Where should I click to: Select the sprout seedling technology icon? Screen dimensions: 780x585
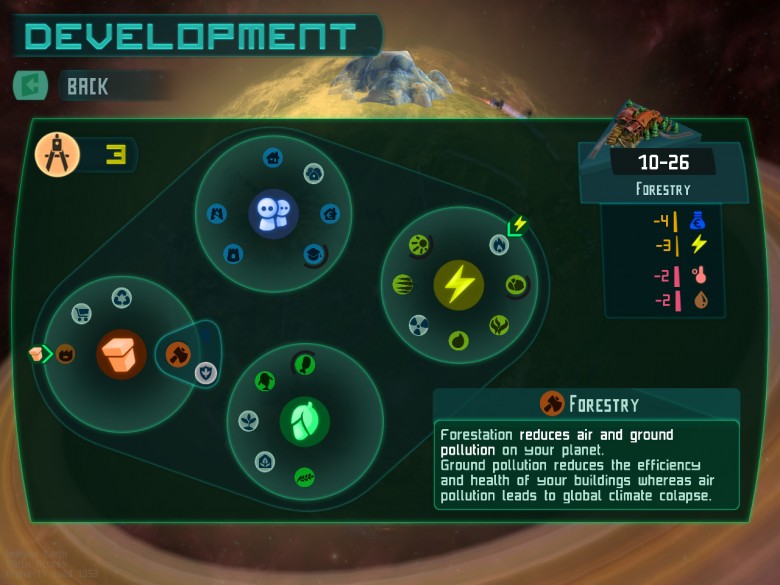[x=248, y=422]
